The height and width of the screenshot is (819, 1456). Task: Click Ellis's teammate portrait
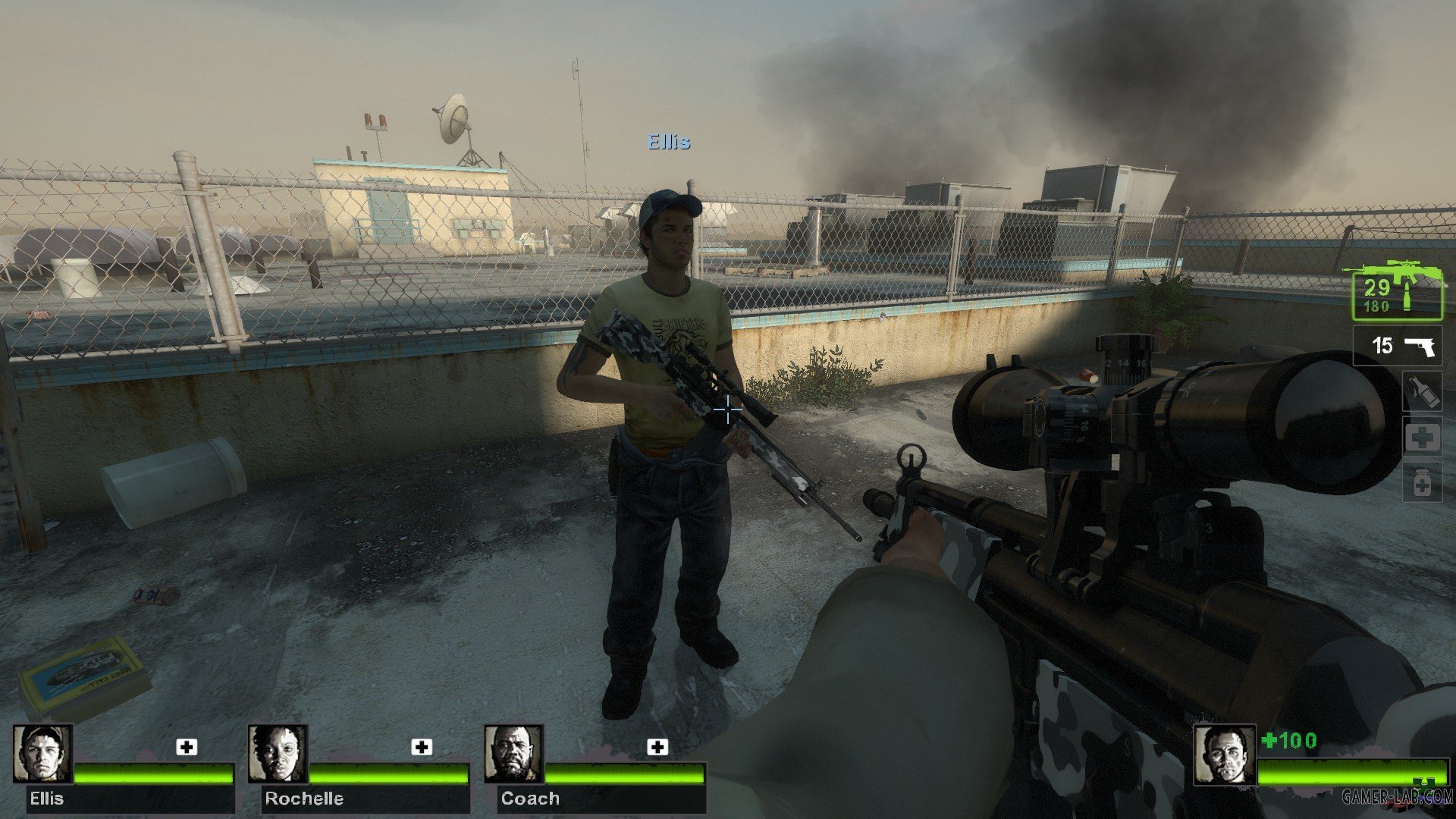click(42, 753)
